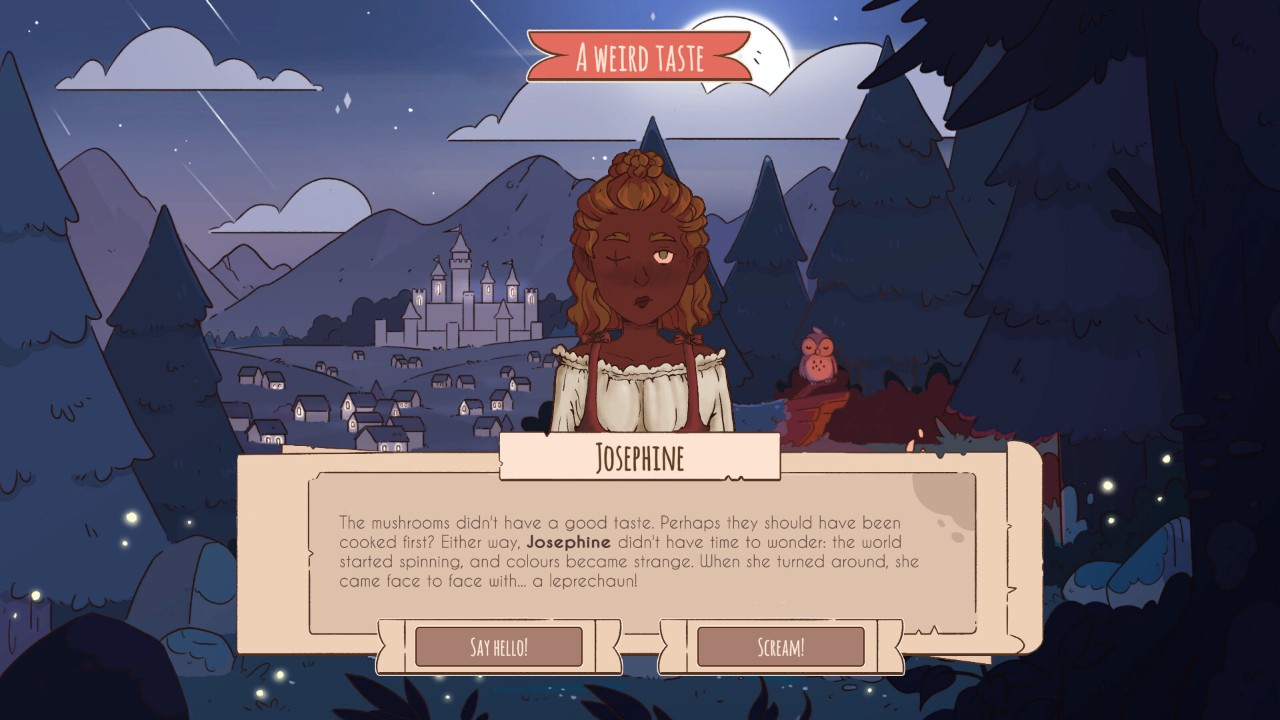
Task: Choose the "Say hello!" dialogue option
Action: point(498,647)
